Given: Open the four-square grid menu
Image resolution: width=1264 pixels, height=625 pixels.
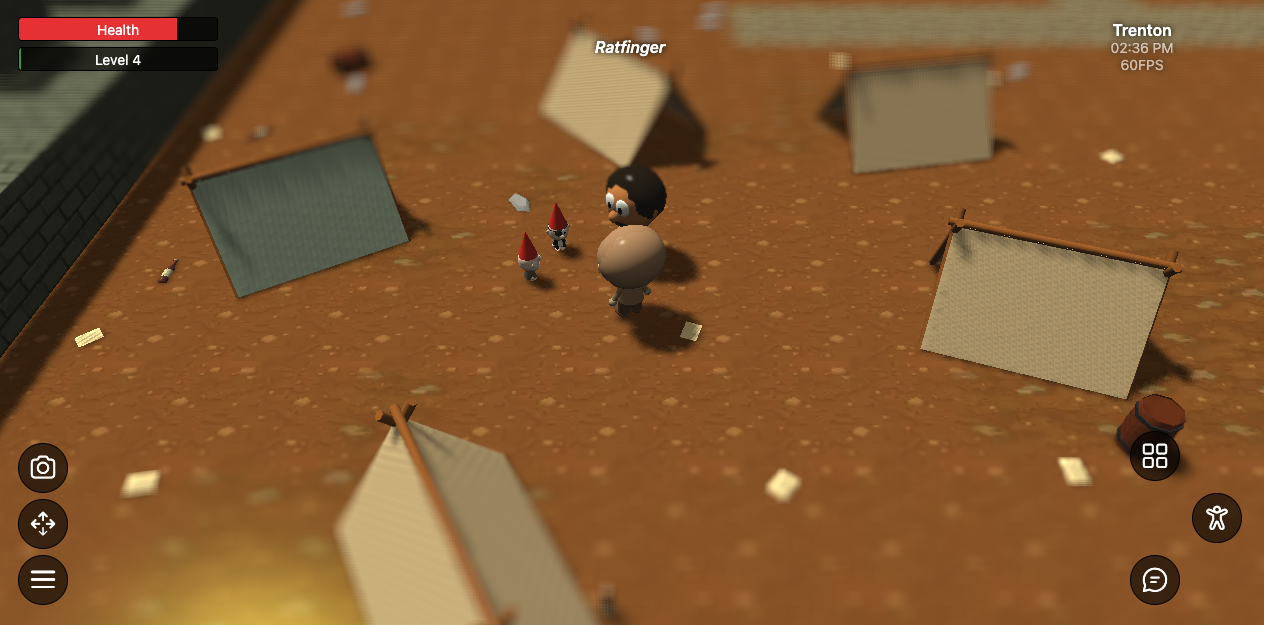Looking at the screenshot, I should [1155, 456].
